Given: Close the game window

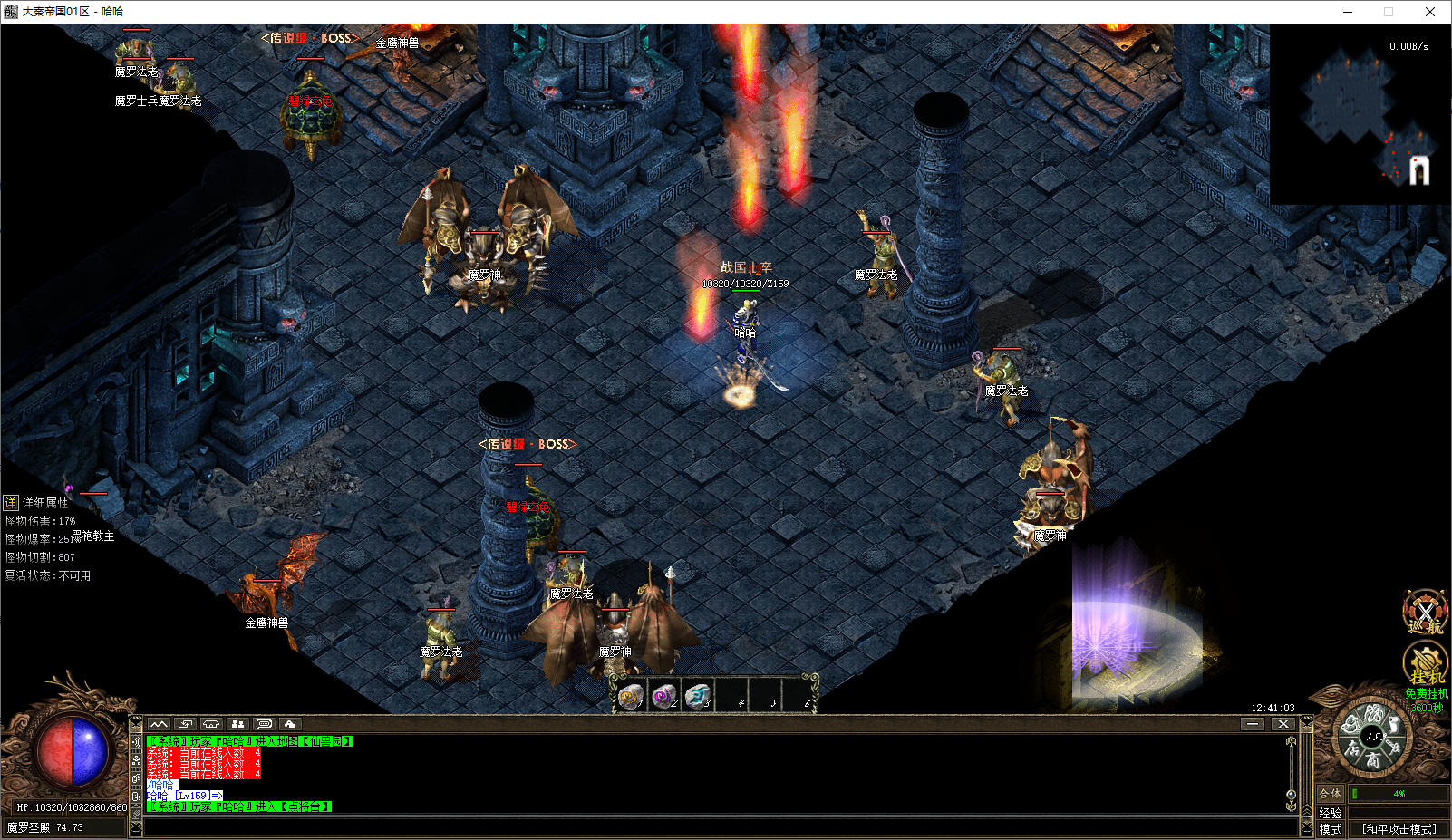Looking at the screenshot, I should click(x=1430, y=12).
